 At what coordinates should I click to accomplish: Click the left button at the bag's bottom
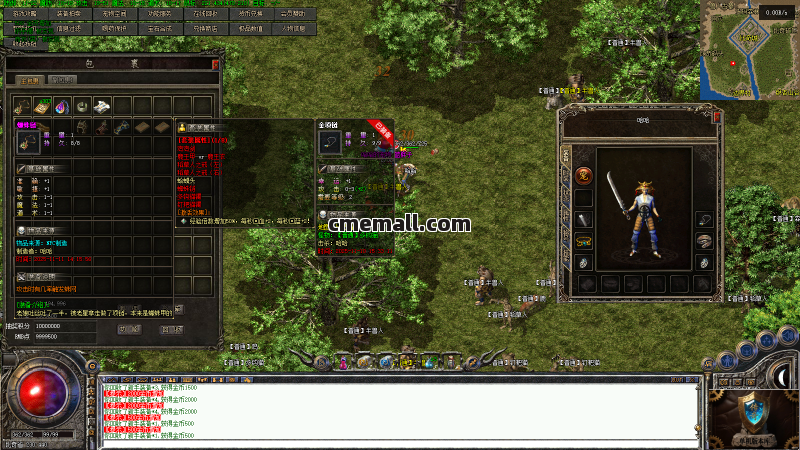[130, 328]
